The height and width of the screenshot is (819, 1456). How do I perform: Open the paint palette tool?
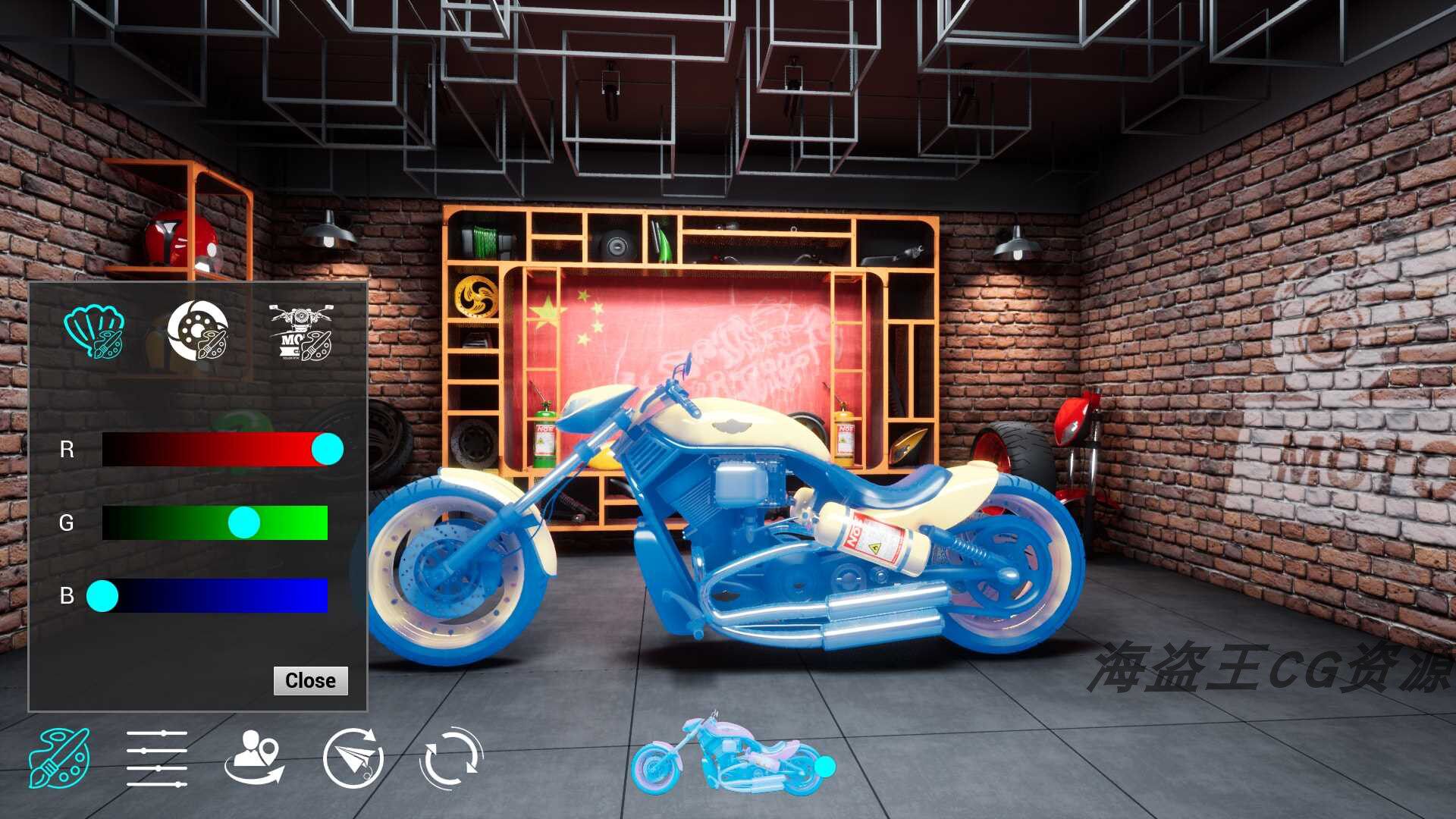[x=59, y=758]
